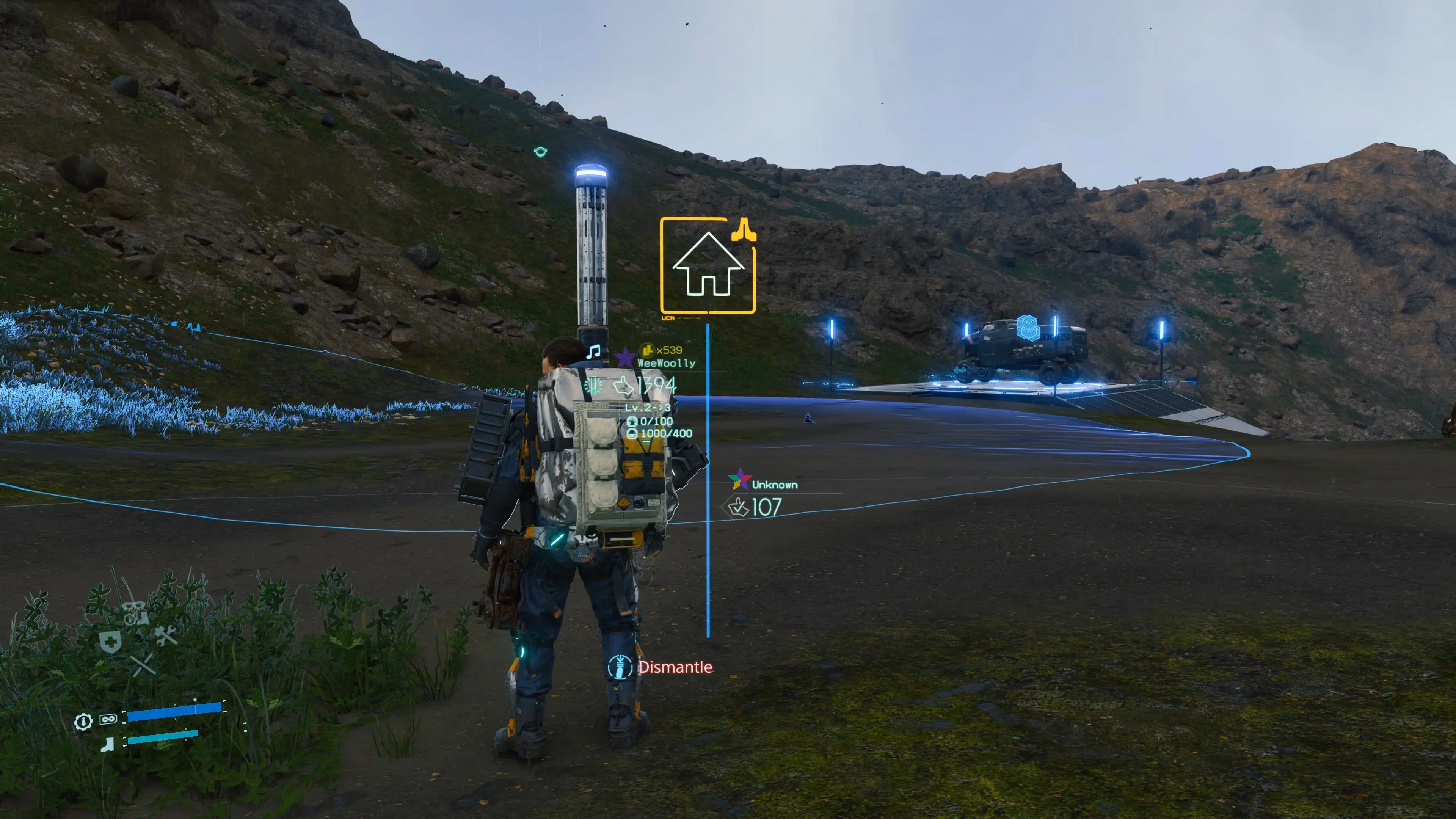Click the gear-framed necktie status icon
Screen dimensions: 1456x819
tap(83, 721)
